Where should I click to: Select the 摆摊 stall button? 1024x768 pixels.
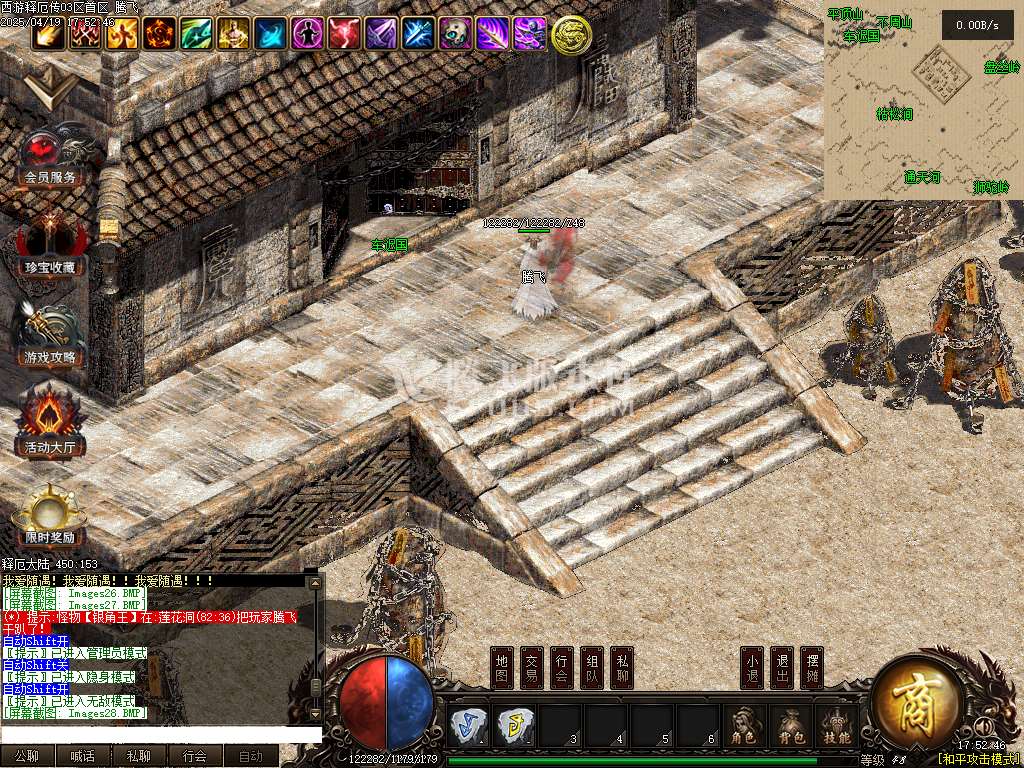[x=813, y=668]
